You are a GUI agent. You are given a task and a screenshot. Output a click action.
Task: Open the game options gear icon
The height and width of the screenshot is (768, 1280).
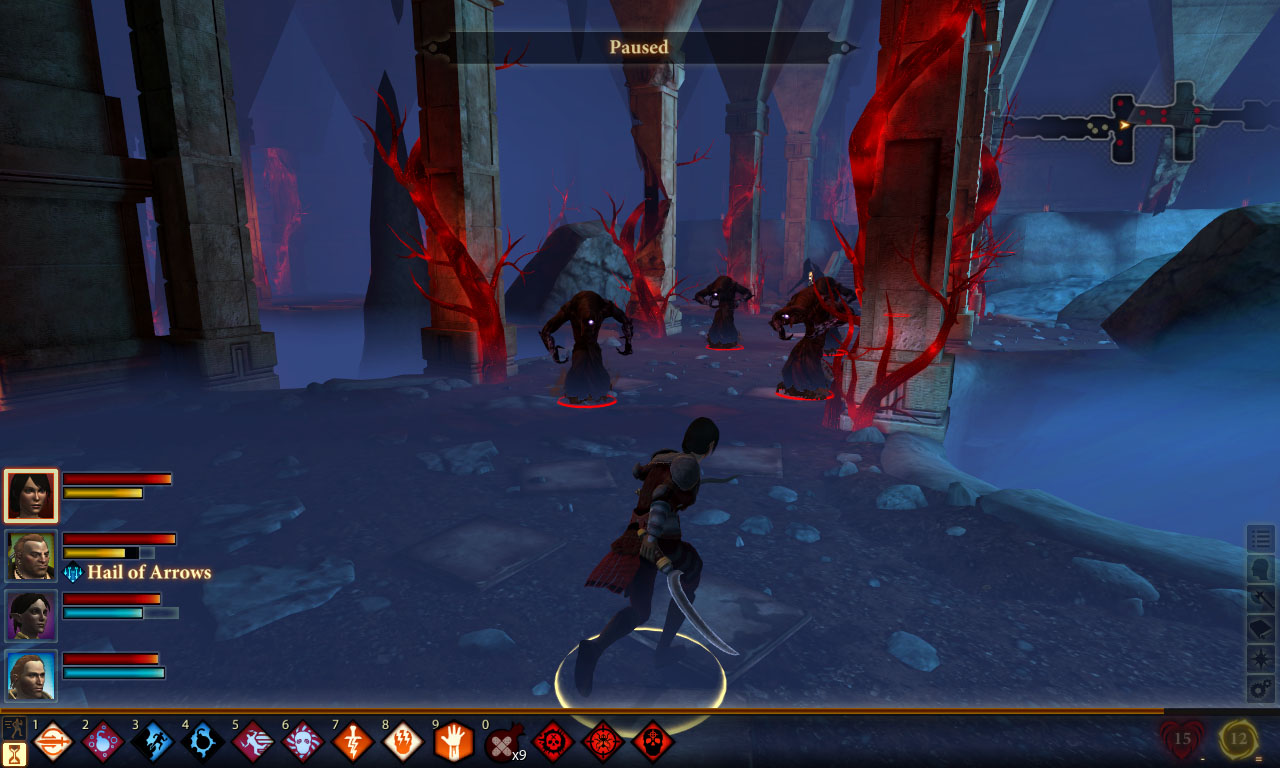[1261, 688]
